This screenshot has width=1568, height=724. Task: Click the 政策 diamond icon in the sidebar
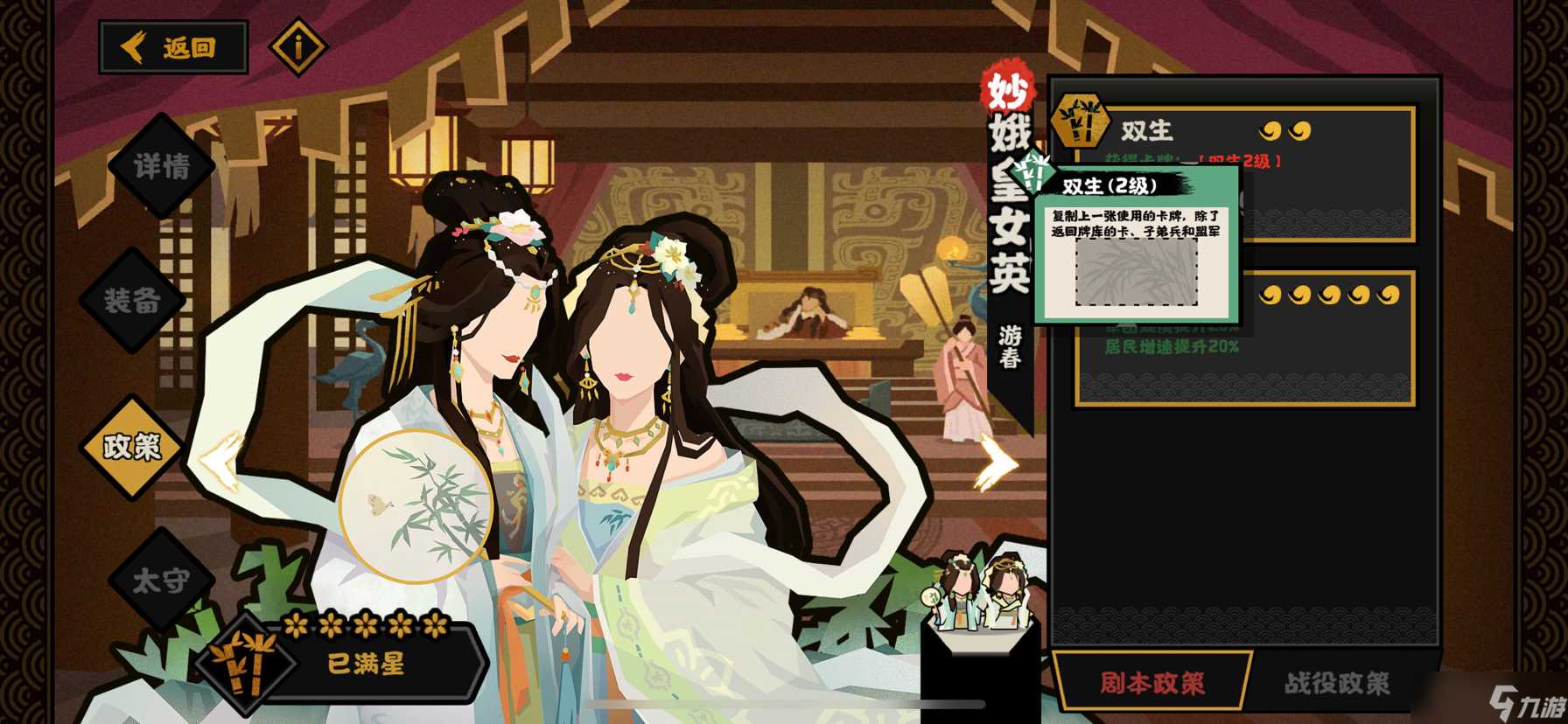pyautogui.click(x=131, y=447)
